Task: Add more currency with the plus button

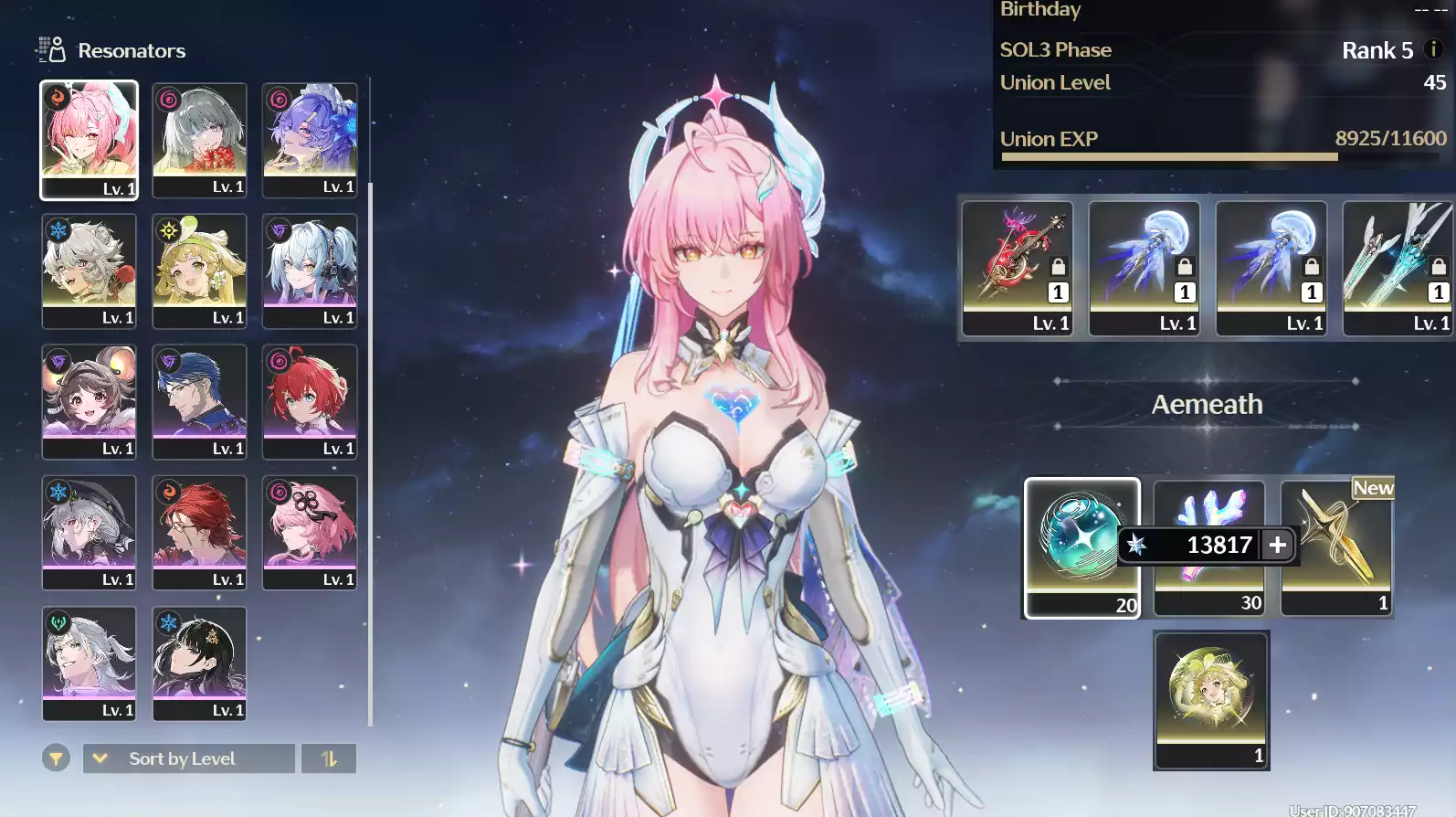Action: click(x=1278, y=545)
